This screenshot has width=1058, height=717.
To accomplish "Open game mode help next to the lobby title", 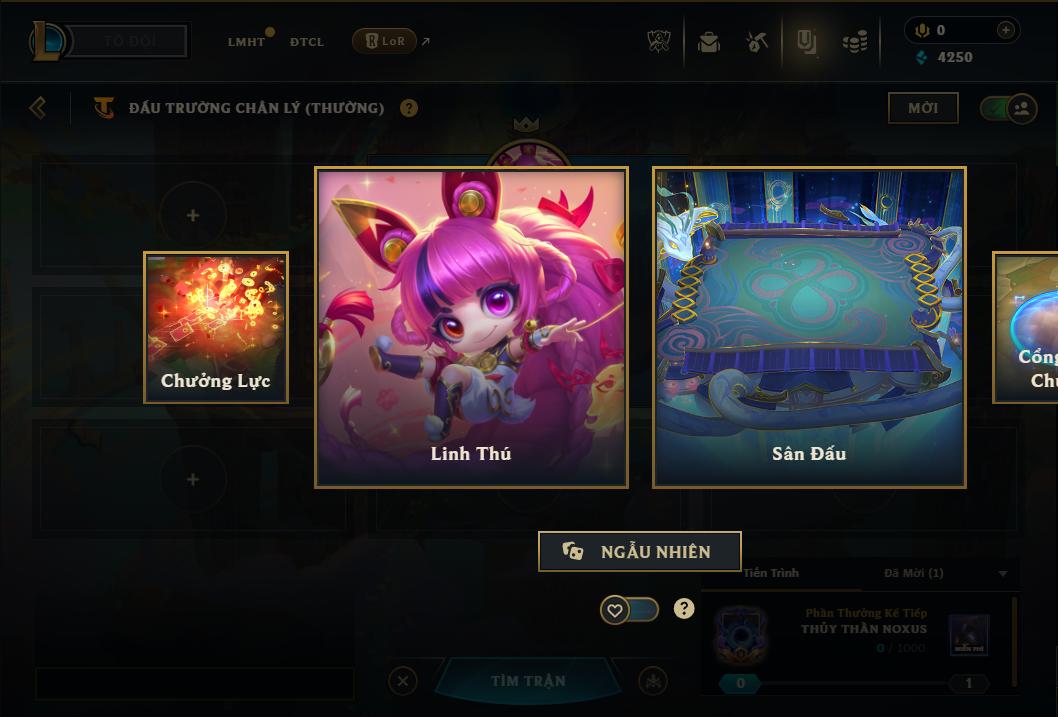I will click(x=409, y=108).
